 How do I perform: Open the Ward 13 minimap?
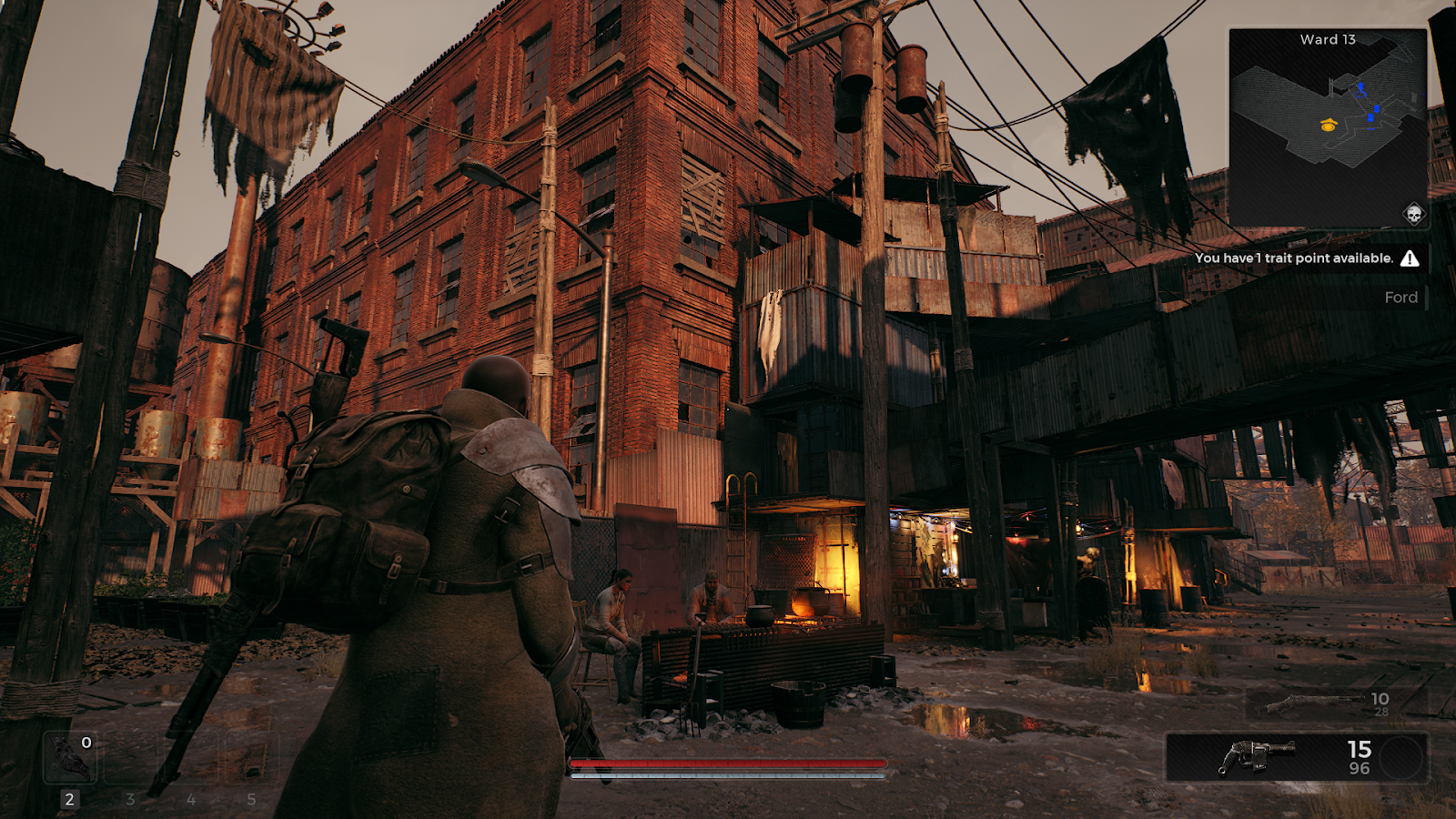pos(1328,127)
